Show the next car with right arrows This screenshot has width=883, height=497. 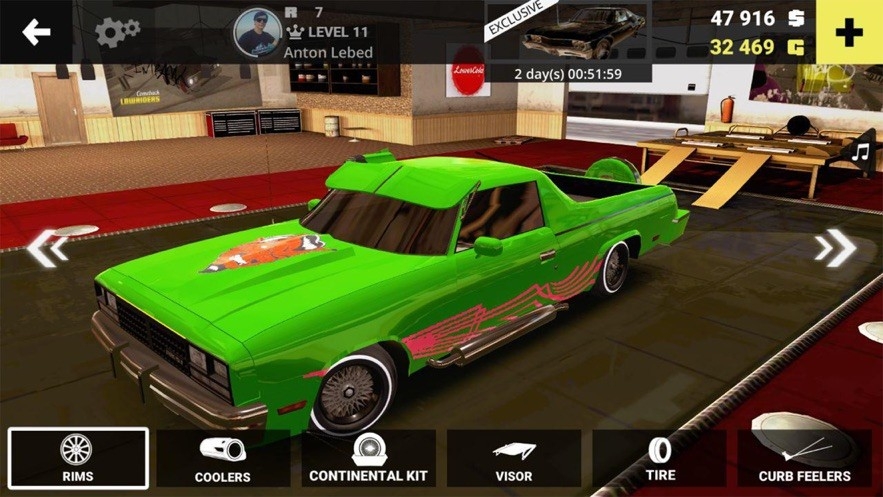tap(835, 247)
